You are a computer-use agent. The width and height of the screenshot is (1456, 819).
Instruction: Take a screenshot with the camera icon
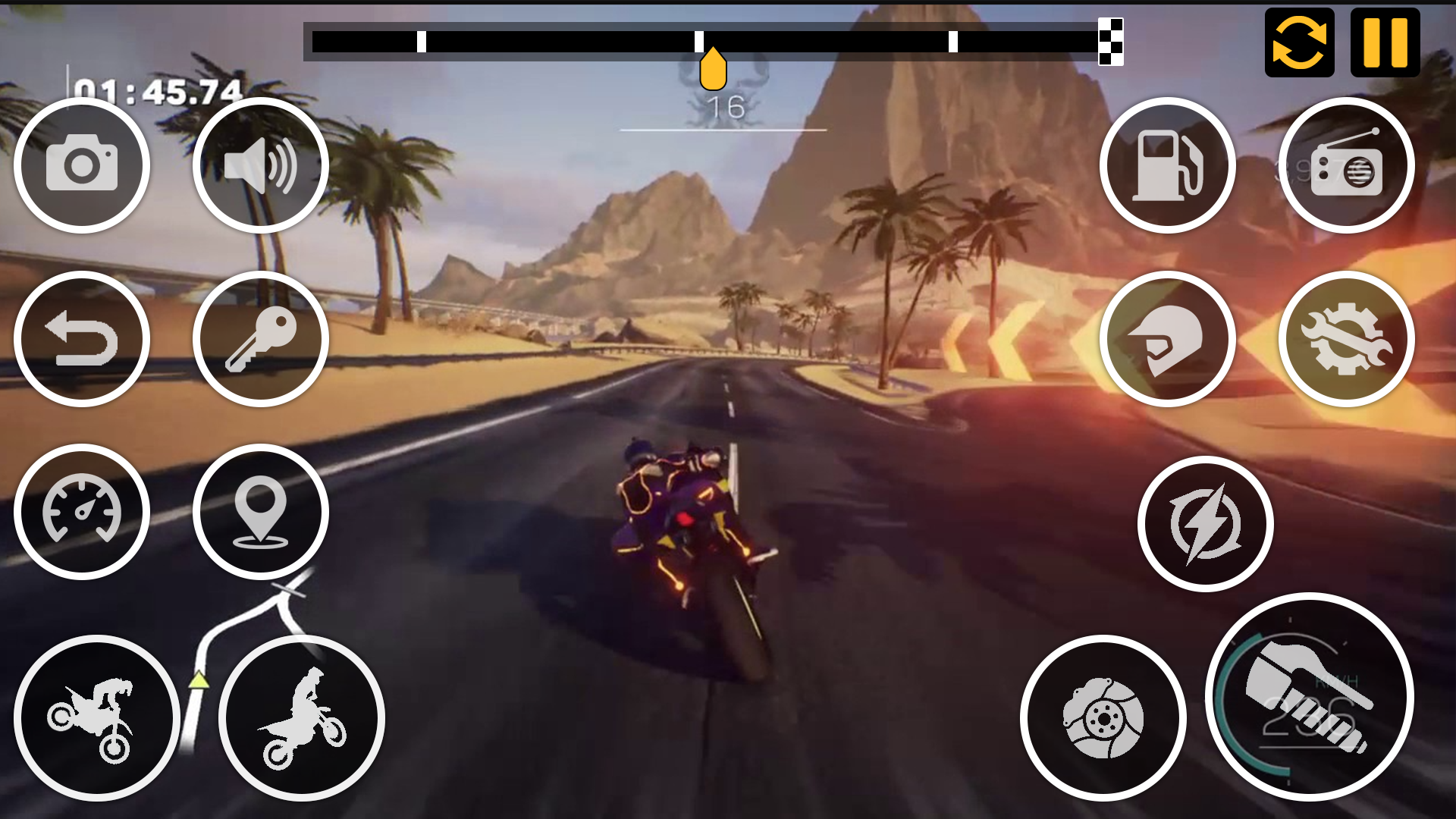tap(83, 165)
